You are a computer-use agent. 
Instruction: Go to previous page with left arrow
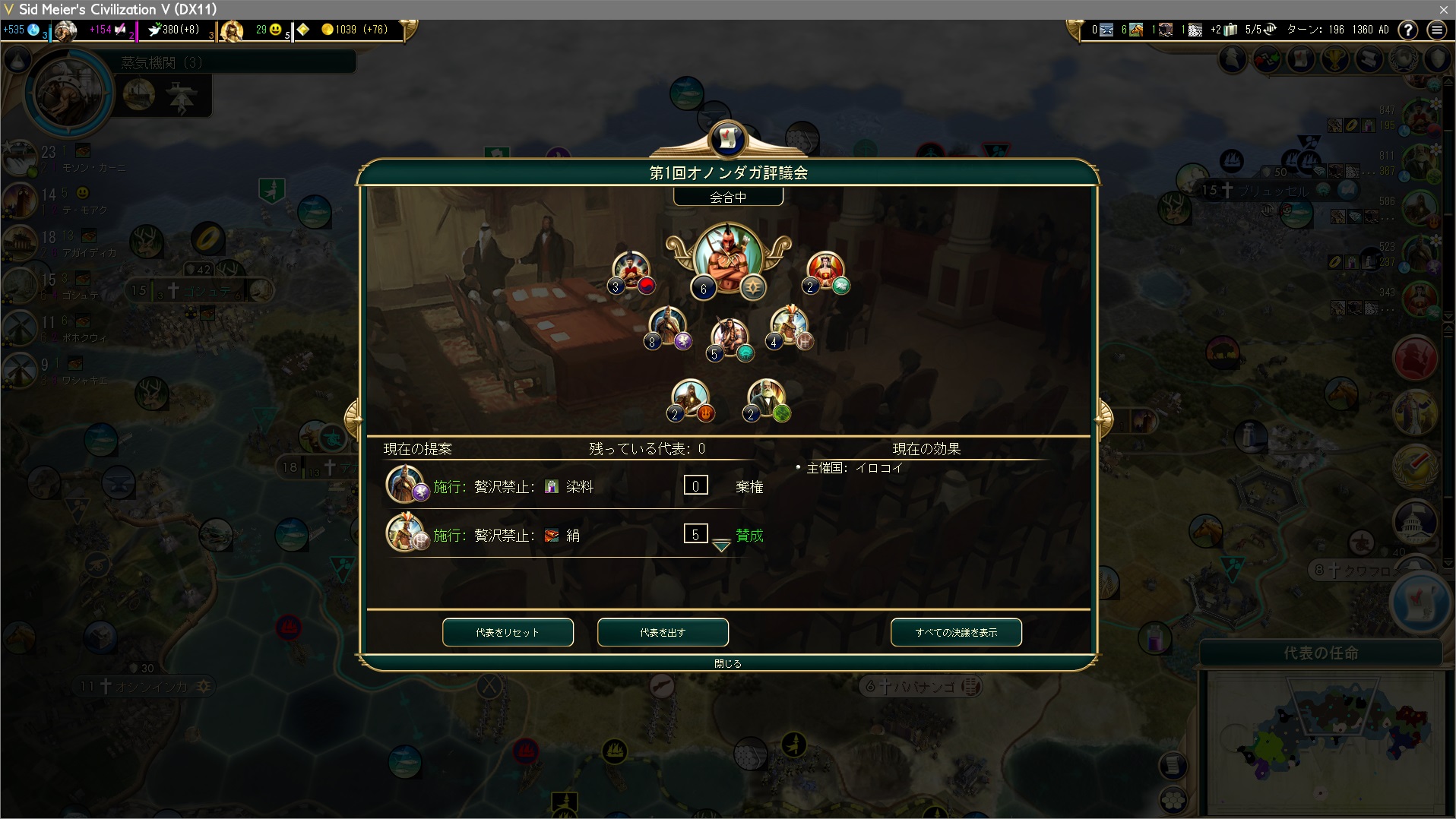353,417
